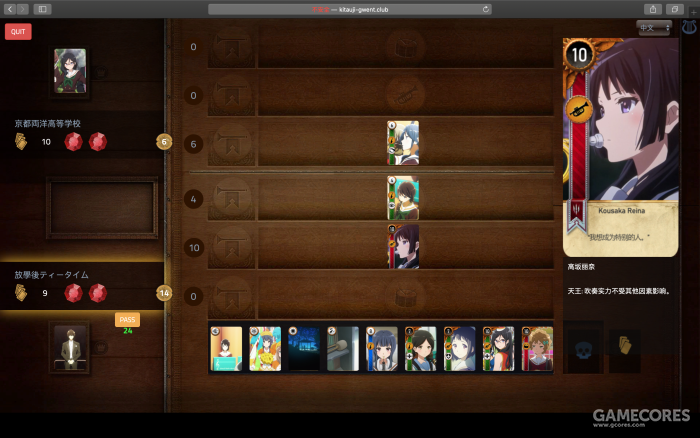Viewport: 700px width, 438px height.
Task: Click the deck pile icon beside the skull
Action: 624,346
